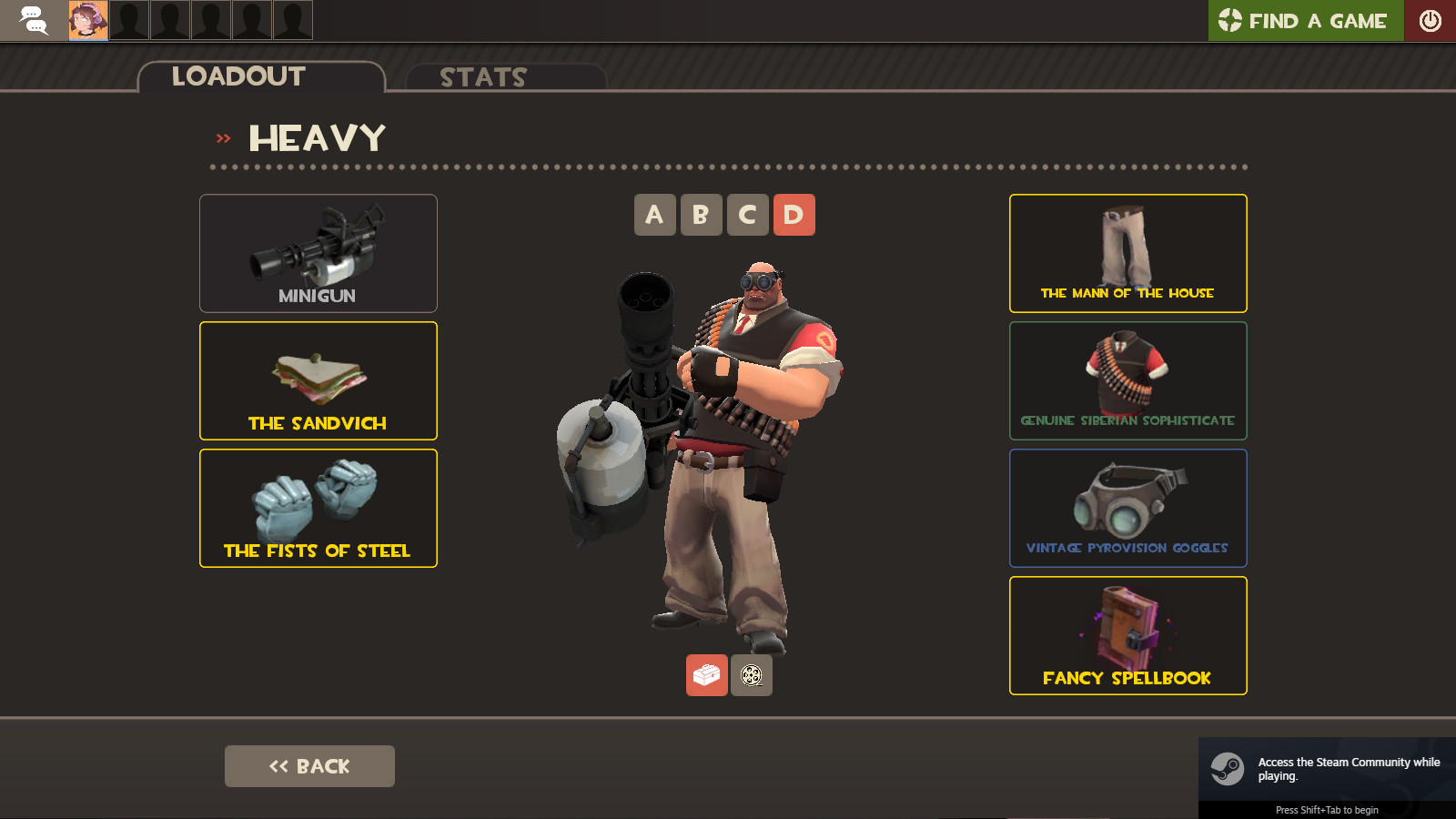Open the items loadout via the toolbox icon
The width and height of the screenshot is (1456, 819).
point(705,675)
